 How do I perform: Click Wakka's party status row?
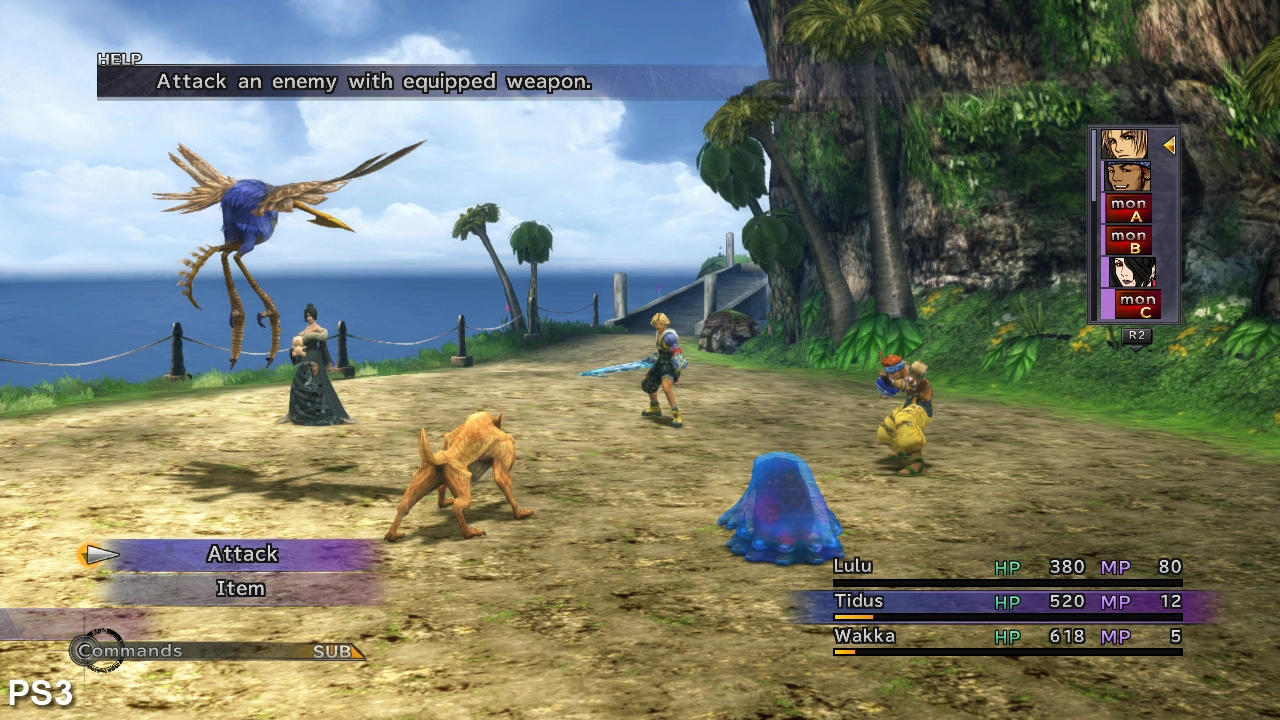(x=1007, y=637)
